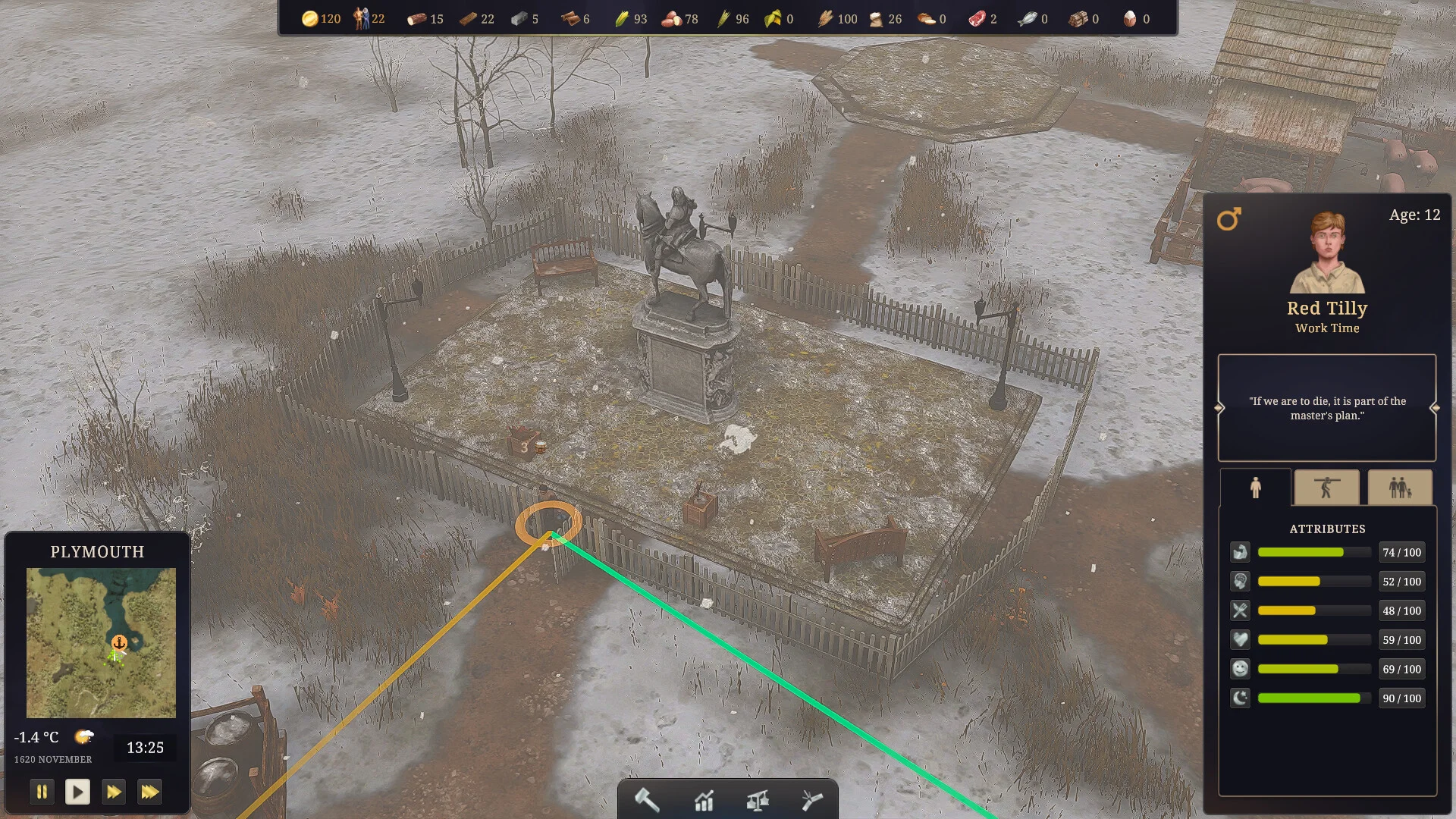
Task: Open the crossroads signpost menu
Action: [811, 800]
